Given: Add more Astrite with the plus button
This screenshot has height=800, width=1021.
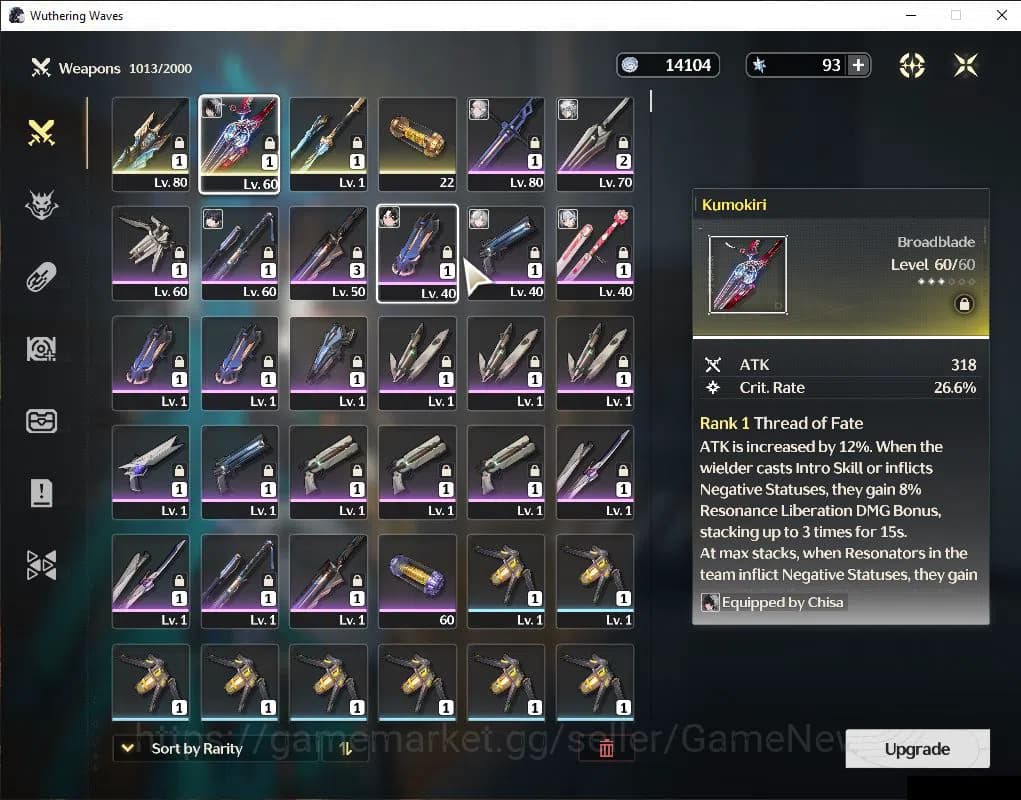Looking at the screenshot, I should click(858, 65).
